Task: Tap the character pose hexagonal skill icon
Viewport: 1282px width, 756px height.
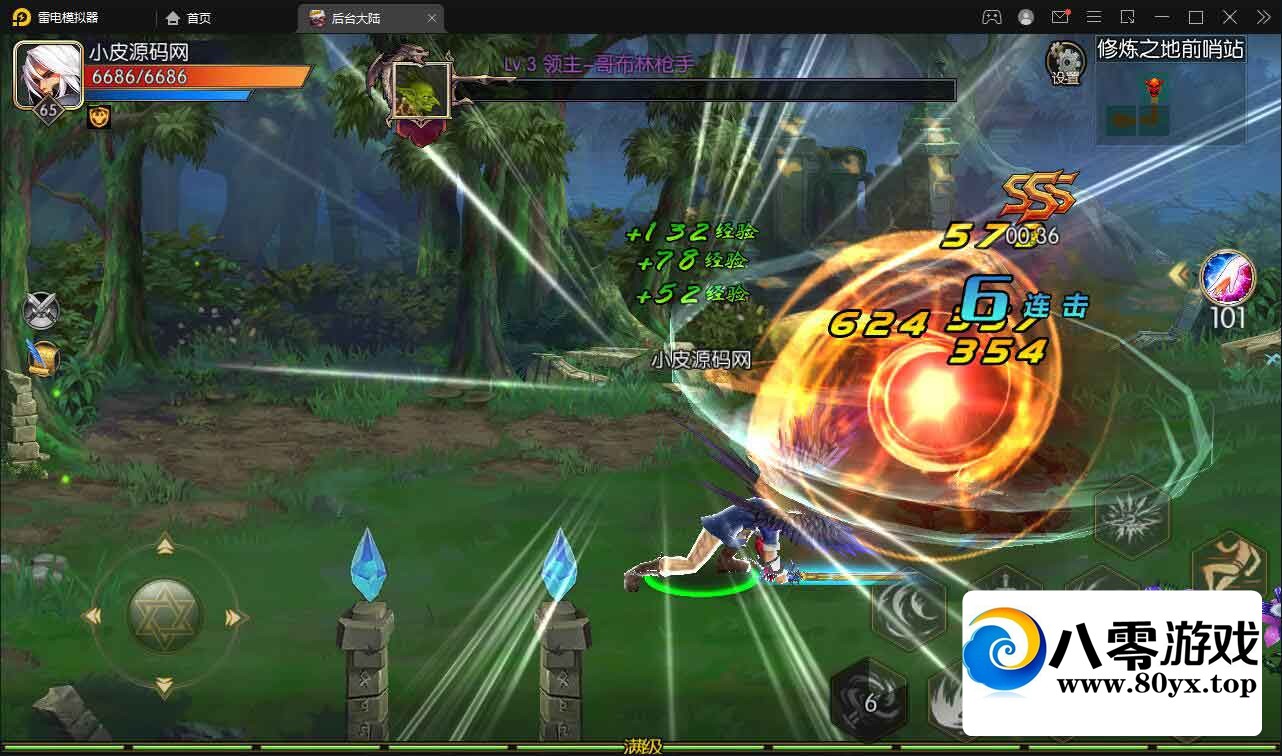Action: pyautogui.click(x=1229, y=565)
